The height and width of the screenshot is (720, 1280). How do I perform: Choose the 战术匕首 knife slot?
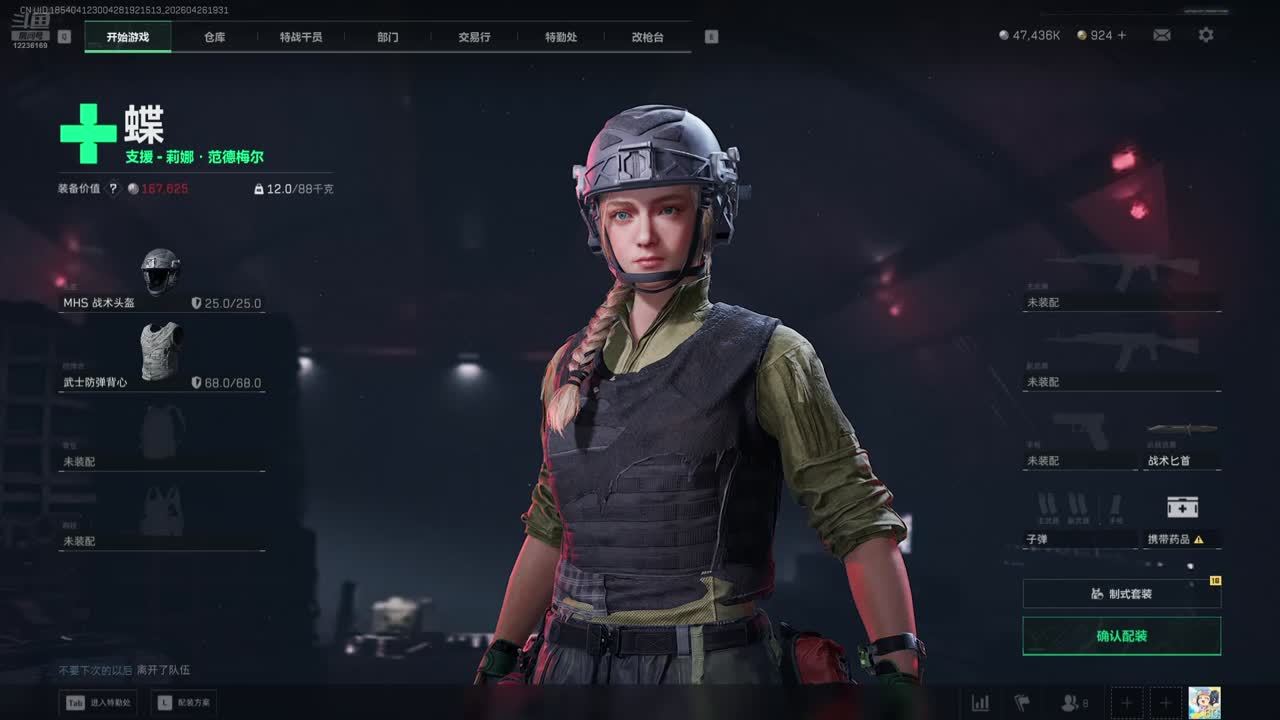(1182, 445)
